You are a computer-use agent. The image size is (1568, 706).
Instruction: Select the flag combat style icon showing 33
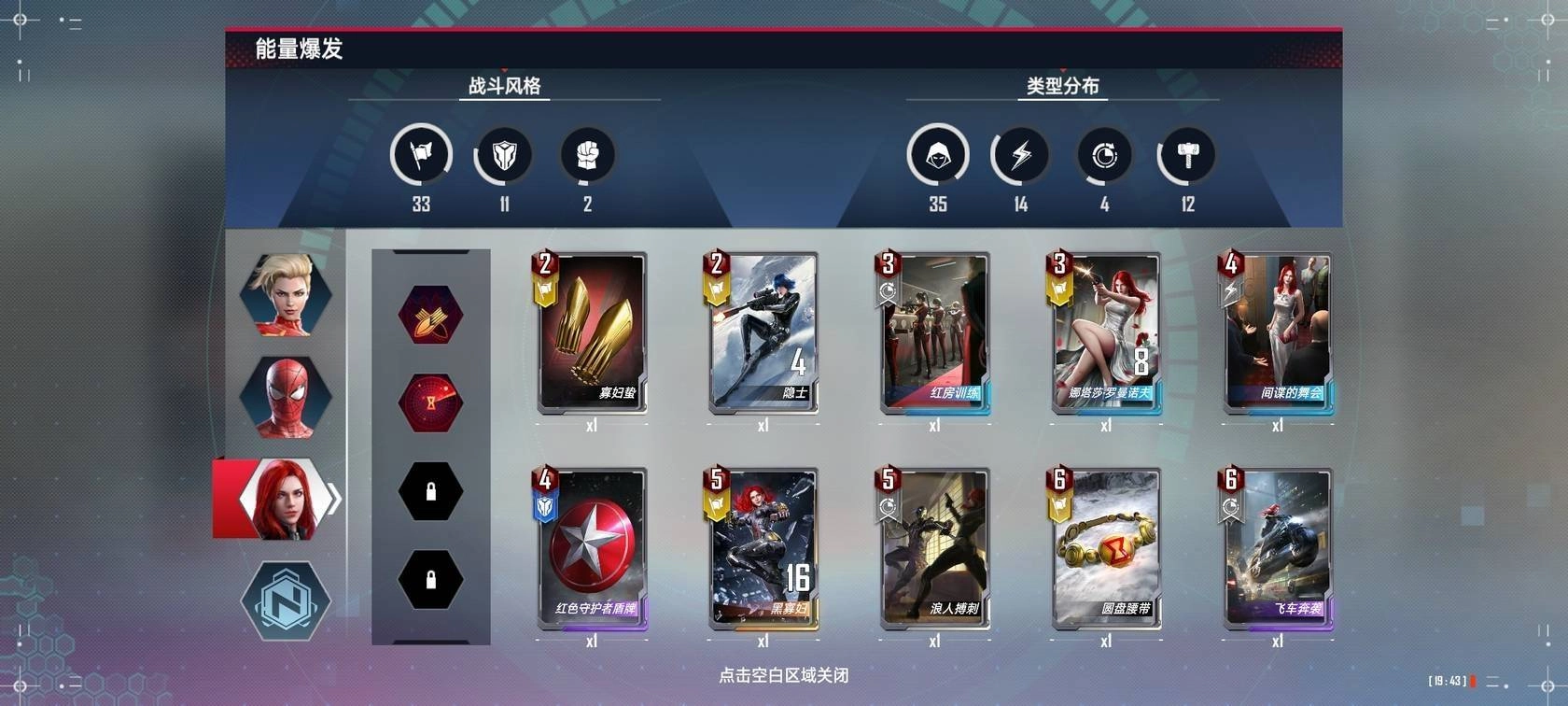point(420,155)
